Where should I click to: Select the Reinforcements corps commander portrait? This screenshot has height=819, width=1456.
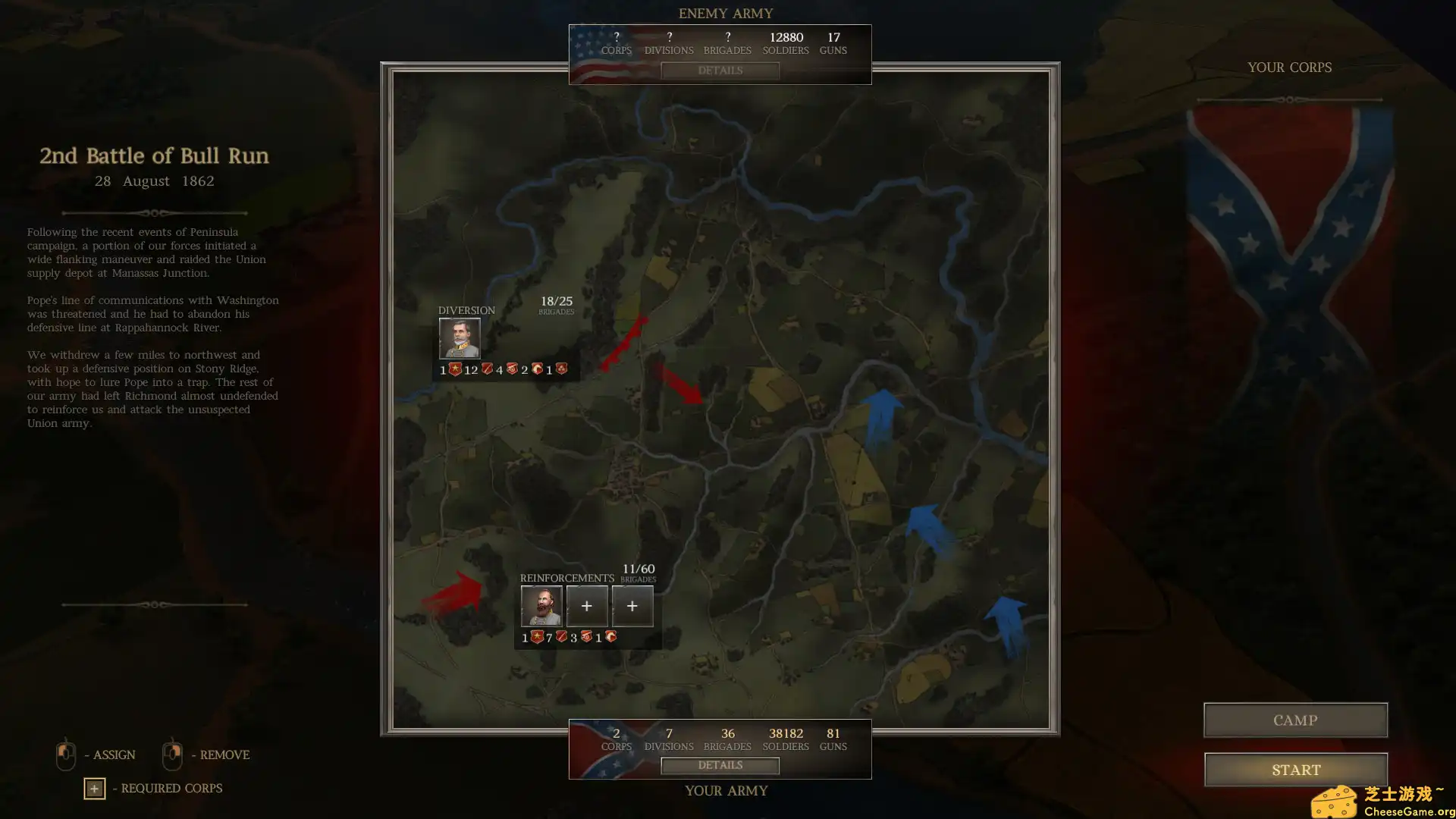pyautogui.click(x=541, y=606)
